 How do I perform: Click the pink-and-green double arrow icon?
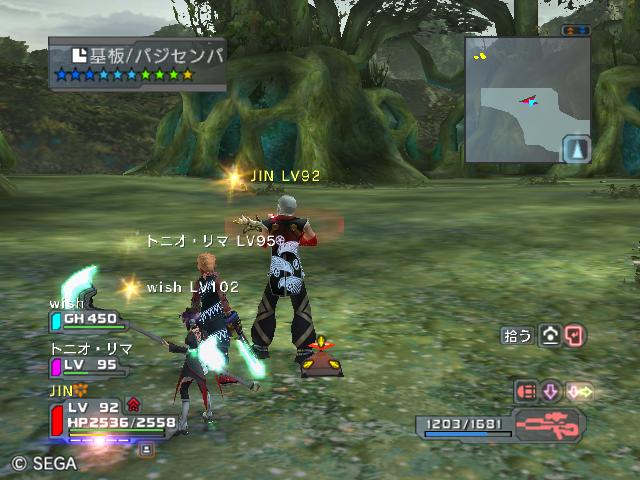coord(579,391)
